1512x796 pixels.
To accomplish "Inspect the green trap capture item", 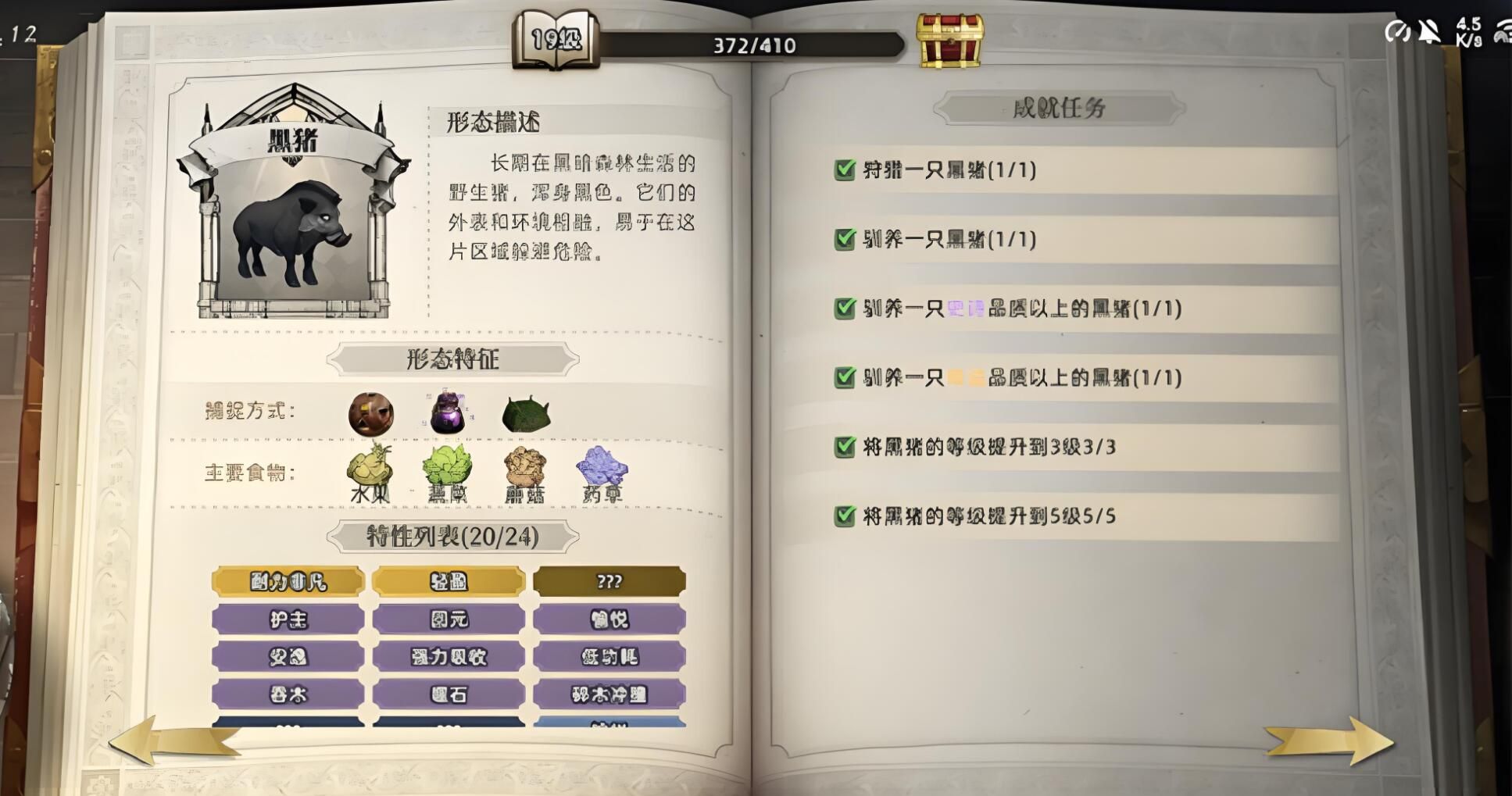I will pos(526,414).
